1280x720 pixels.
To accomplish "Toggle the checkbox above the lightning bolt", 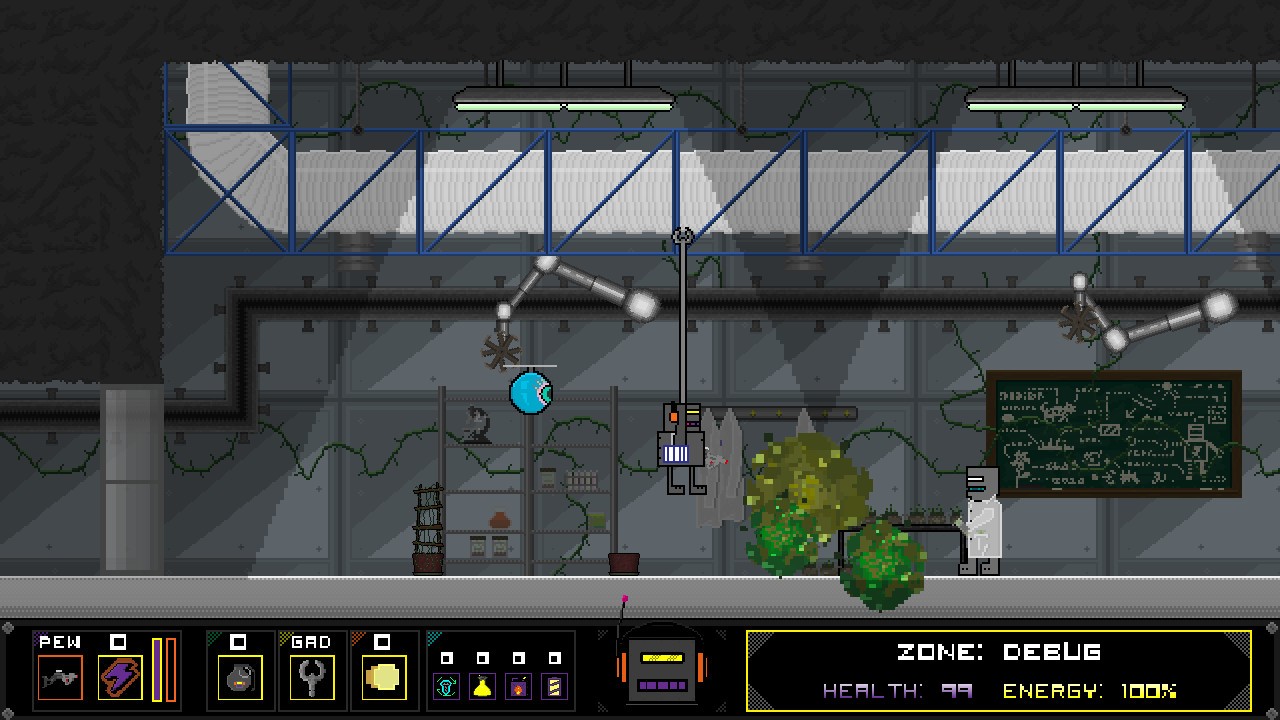I will pos(120,643).
